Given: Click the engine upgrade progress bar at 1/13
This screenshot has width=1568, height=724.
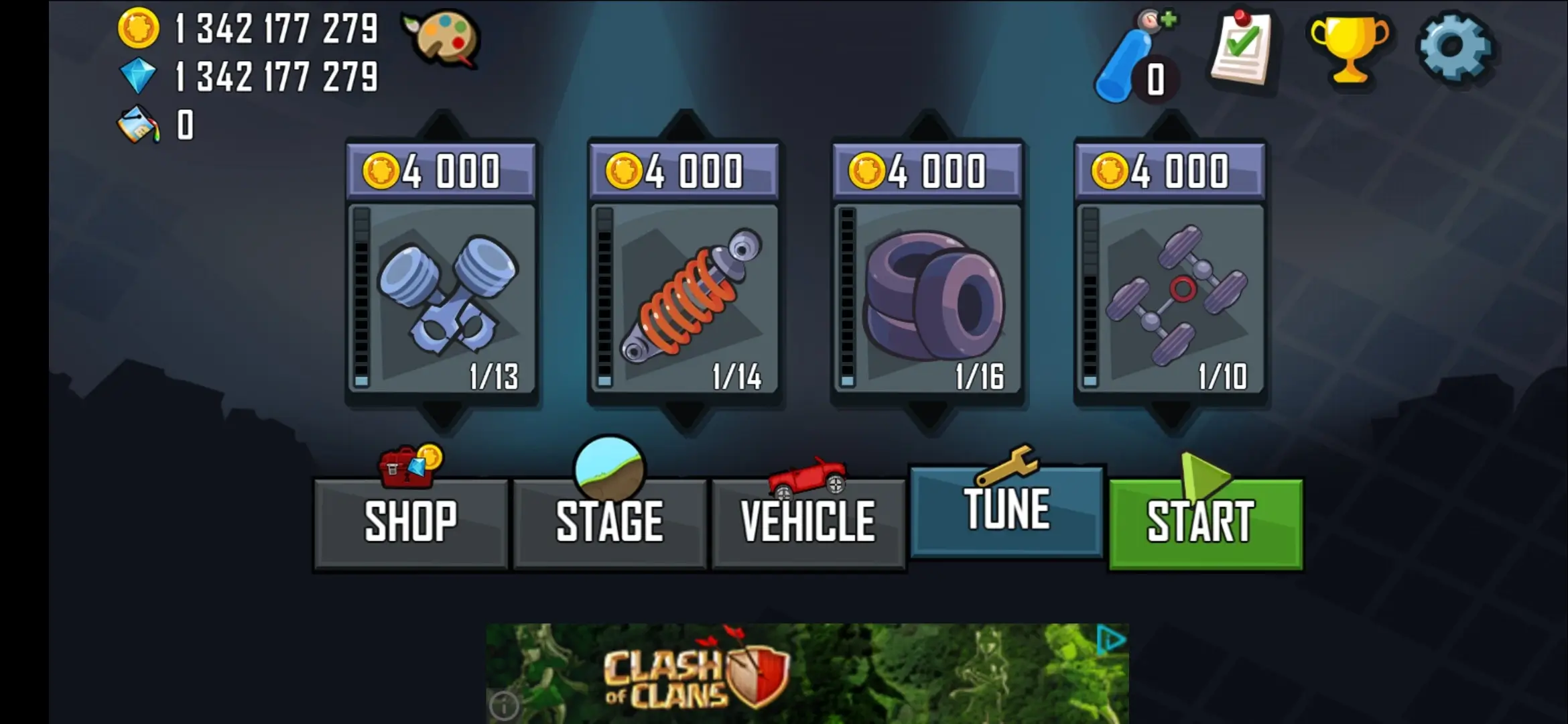Looking at the screenshot, I should [362, 295].
